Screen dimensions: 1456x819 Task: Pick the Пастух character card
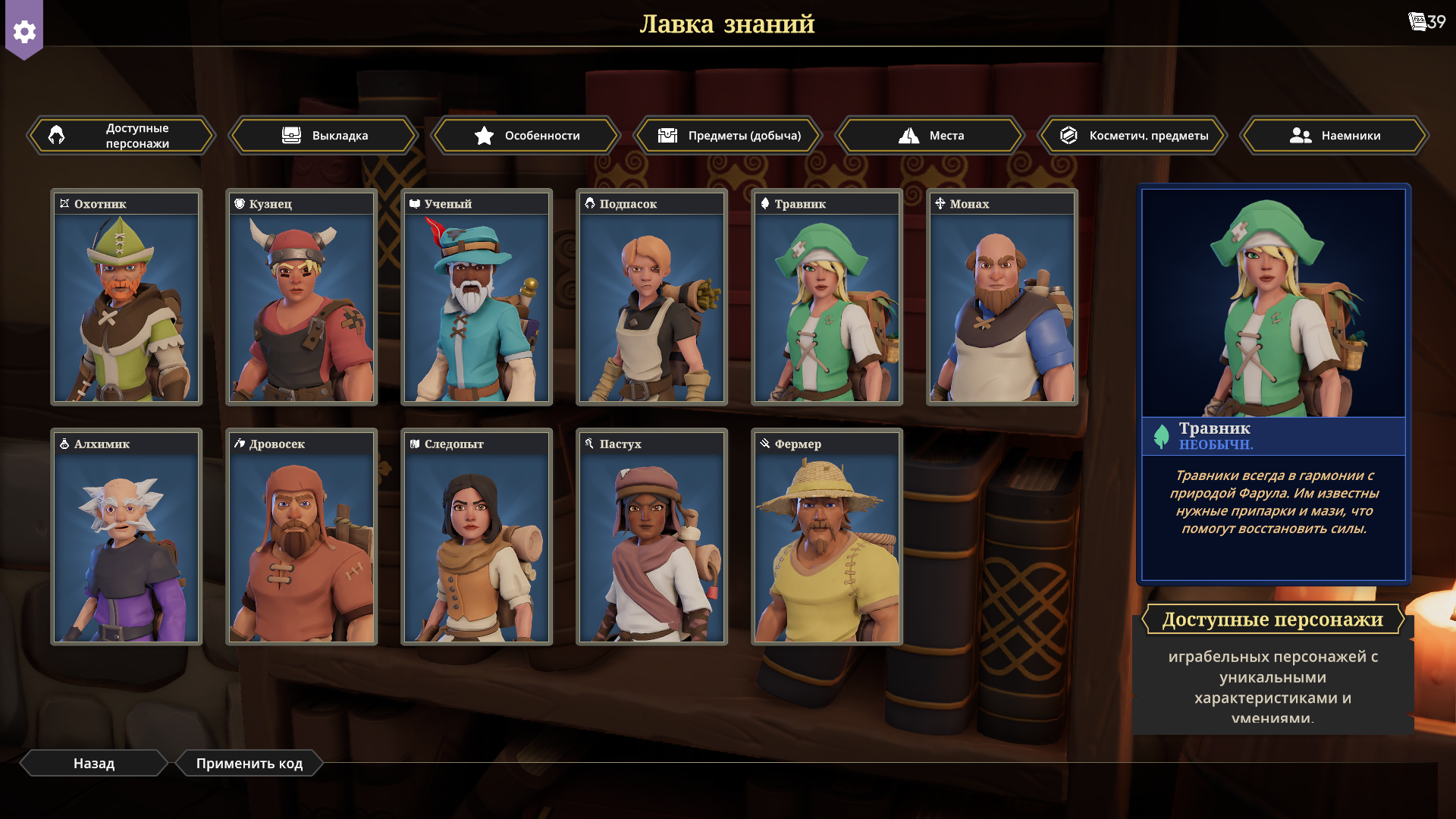tap(652, 537)
